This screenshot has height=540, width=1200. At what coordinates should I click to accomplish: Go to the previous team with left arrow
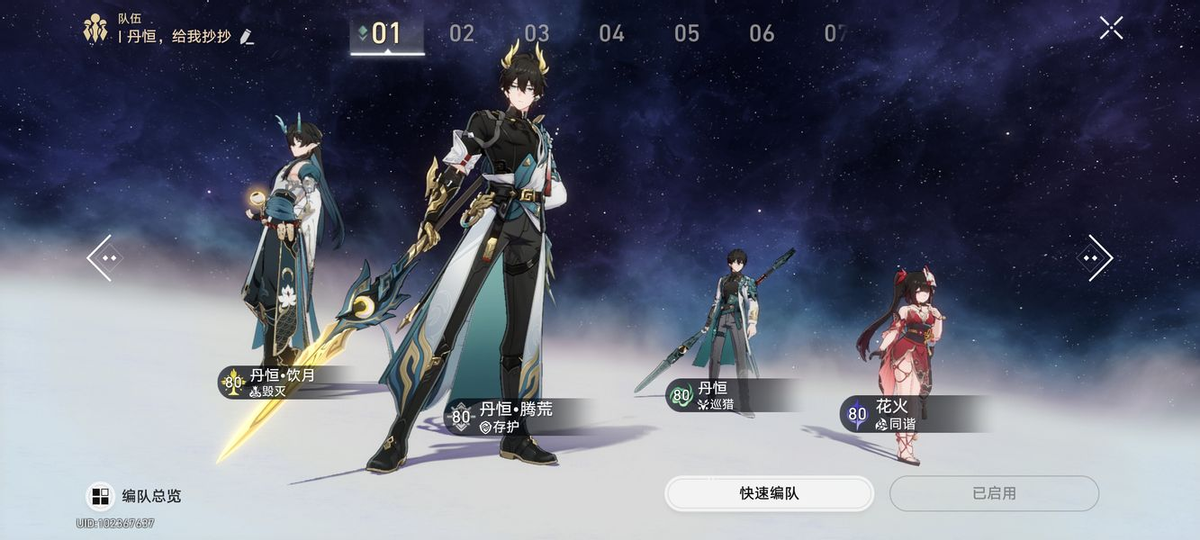[104, 258]
